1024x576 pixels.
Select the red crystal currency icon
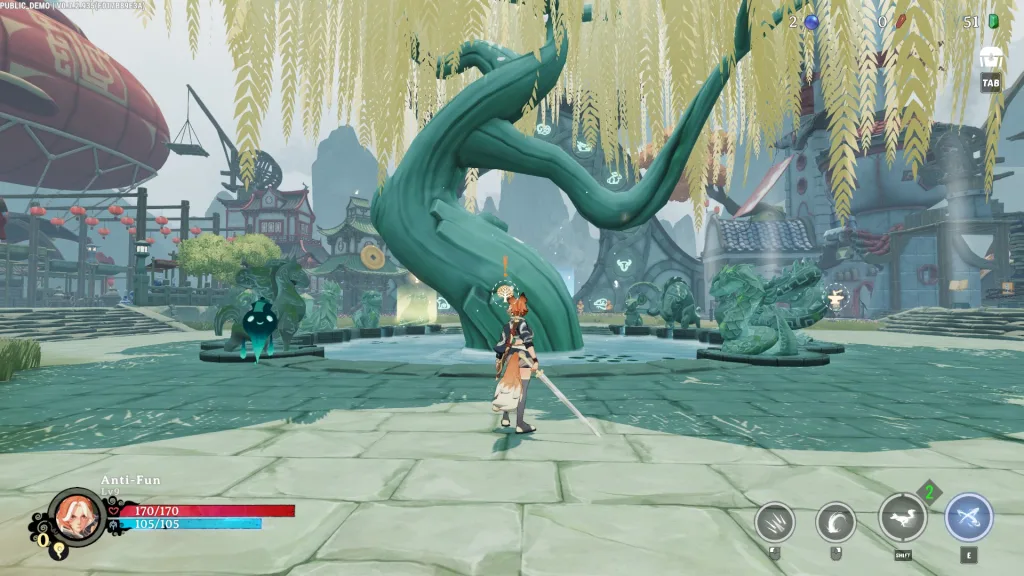898,22
